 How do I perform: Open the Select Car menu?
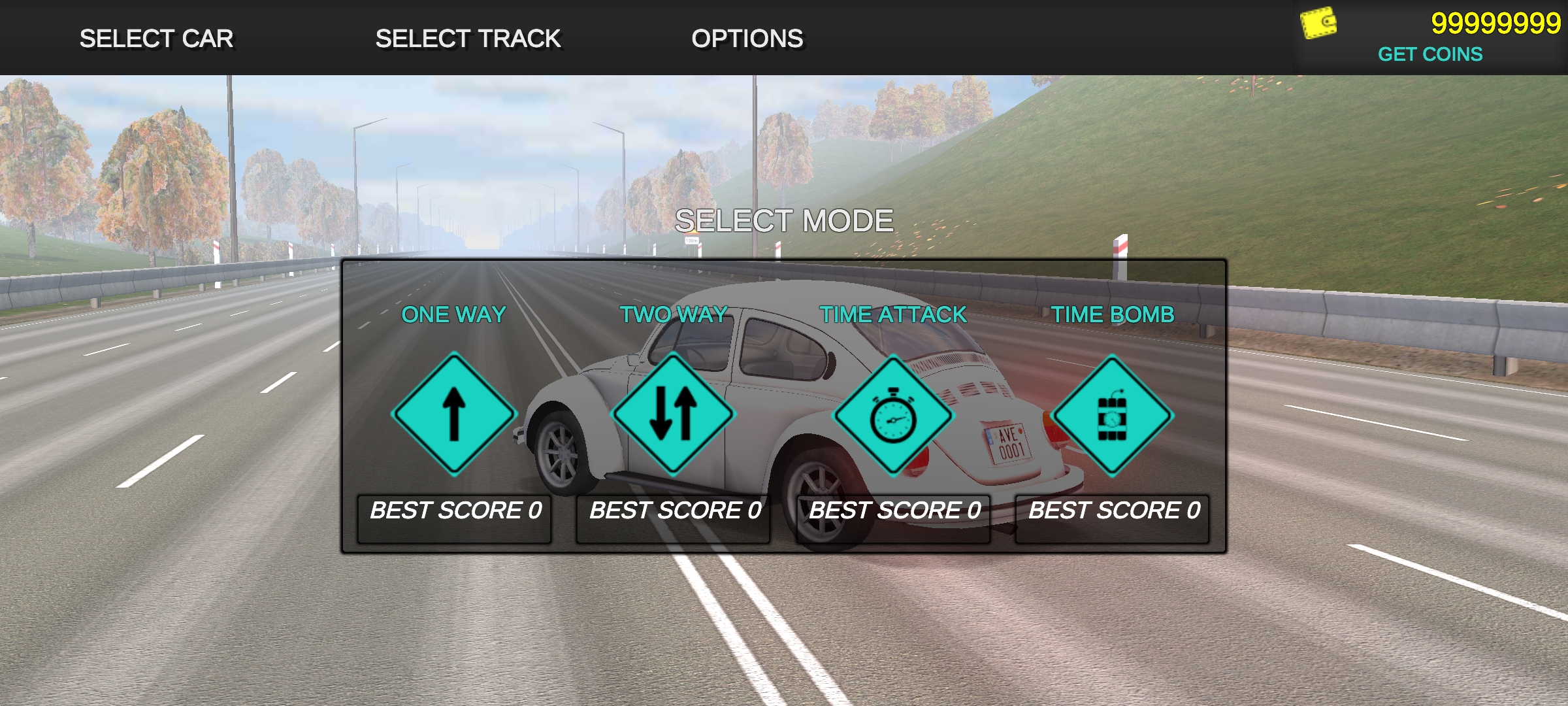click(156, 39)
